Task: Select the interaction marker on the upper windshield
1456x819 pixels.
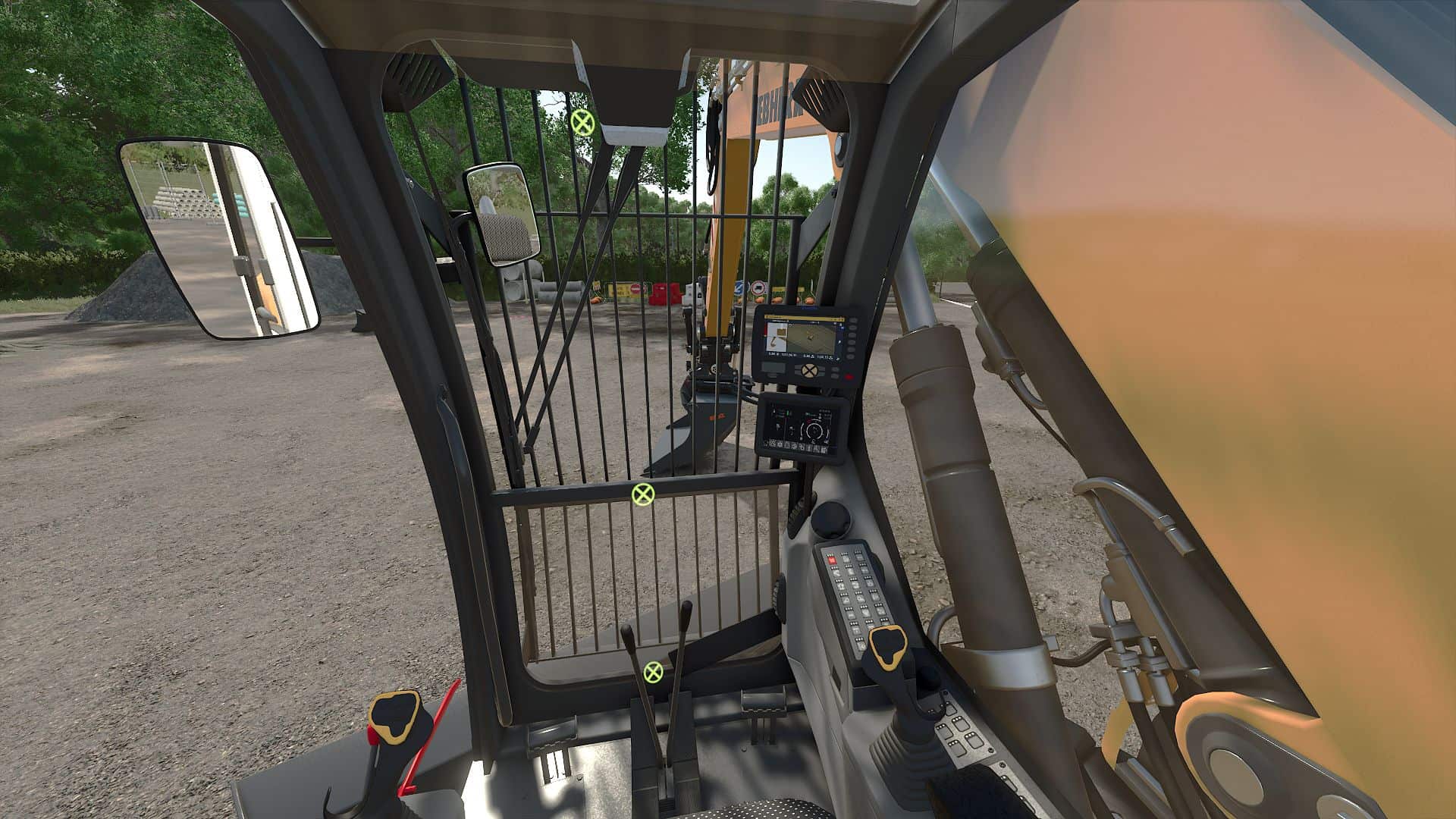Action: point(582,122)
